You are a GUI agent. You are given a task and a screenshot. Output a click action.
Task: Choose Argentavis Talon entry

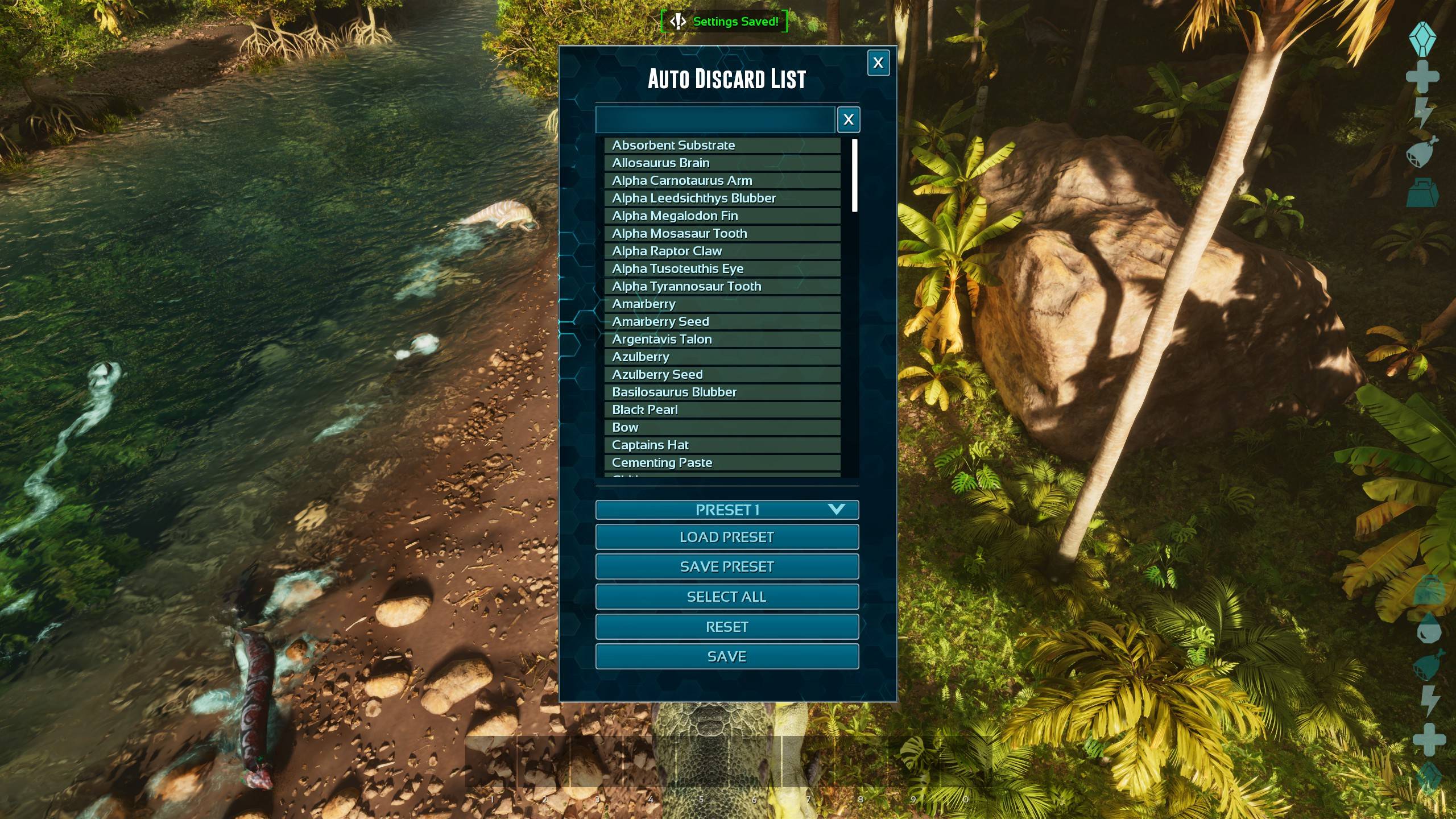[x=722, y=339]
